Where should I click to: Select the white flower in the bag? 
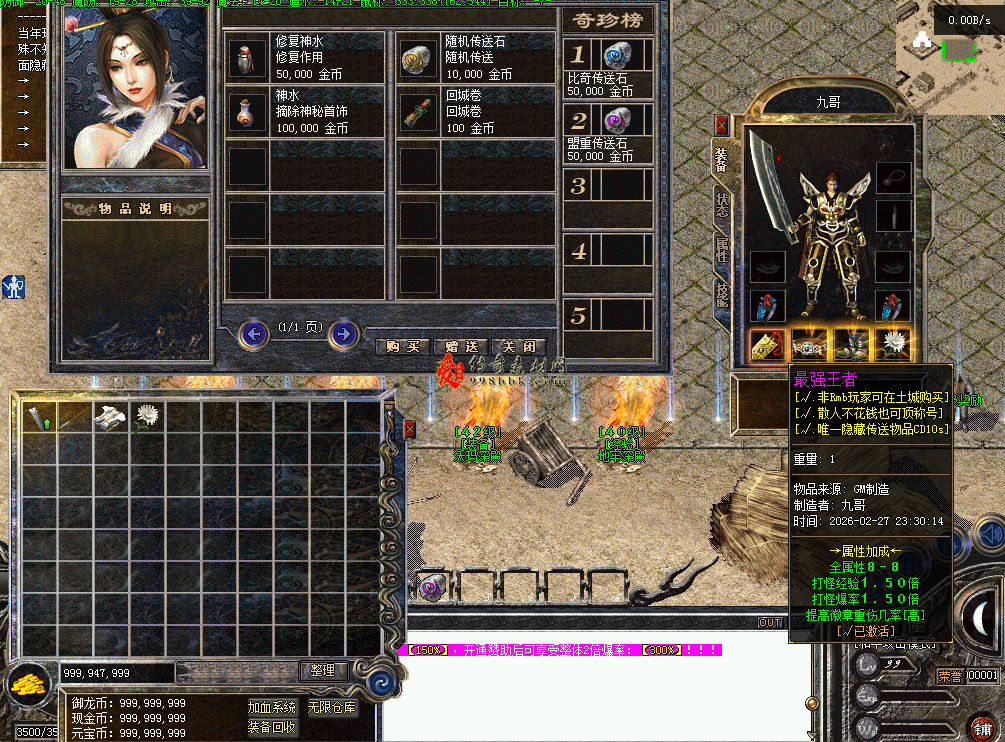click(x=149, y=417)
